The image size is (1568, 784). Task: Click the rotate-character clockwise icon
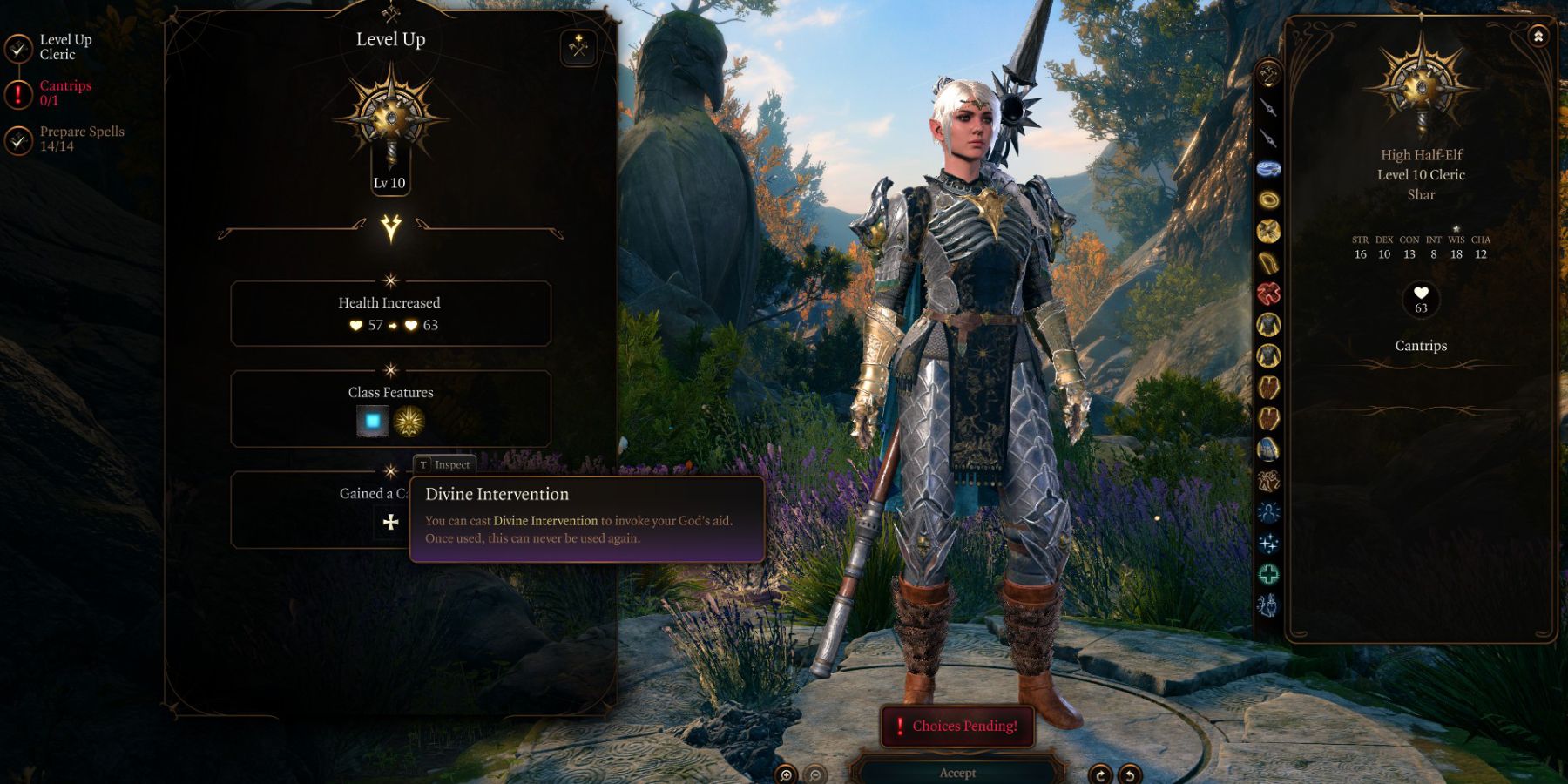(1101, 774)
